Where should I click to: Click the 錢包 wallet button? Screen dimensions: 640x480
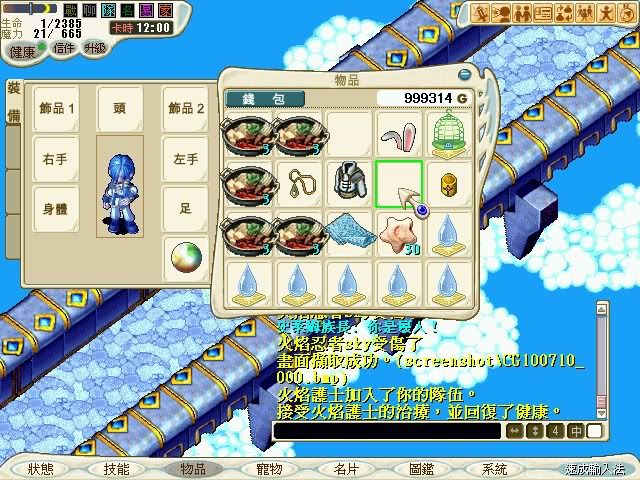263,98
